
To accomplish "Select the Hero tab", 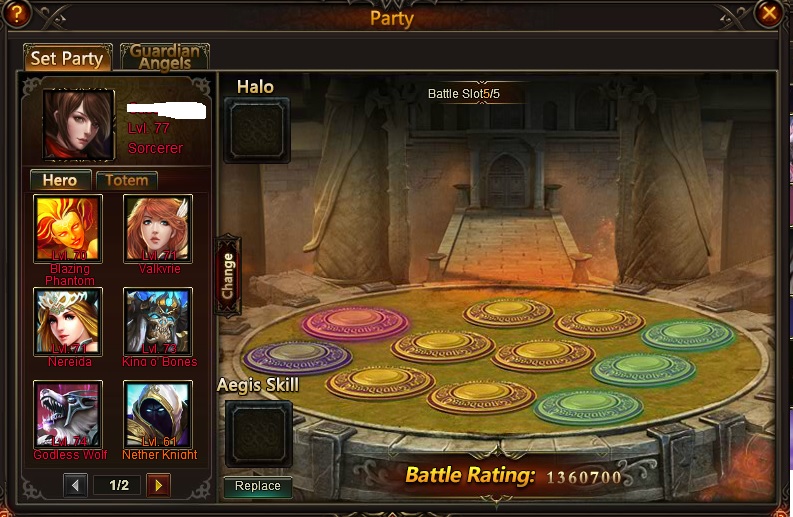I will (60, 180).
